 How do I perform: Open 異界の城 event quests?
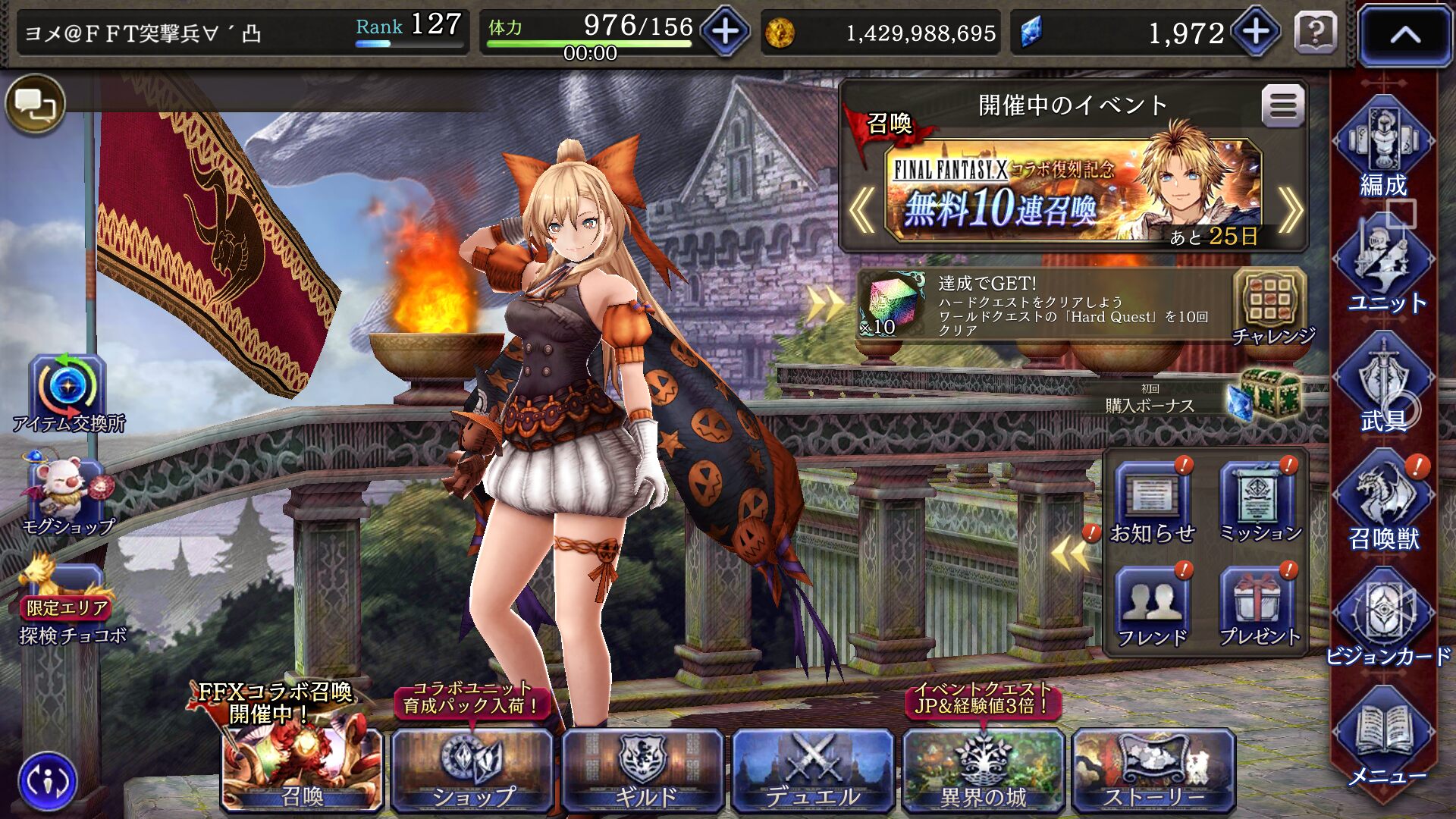983,770
